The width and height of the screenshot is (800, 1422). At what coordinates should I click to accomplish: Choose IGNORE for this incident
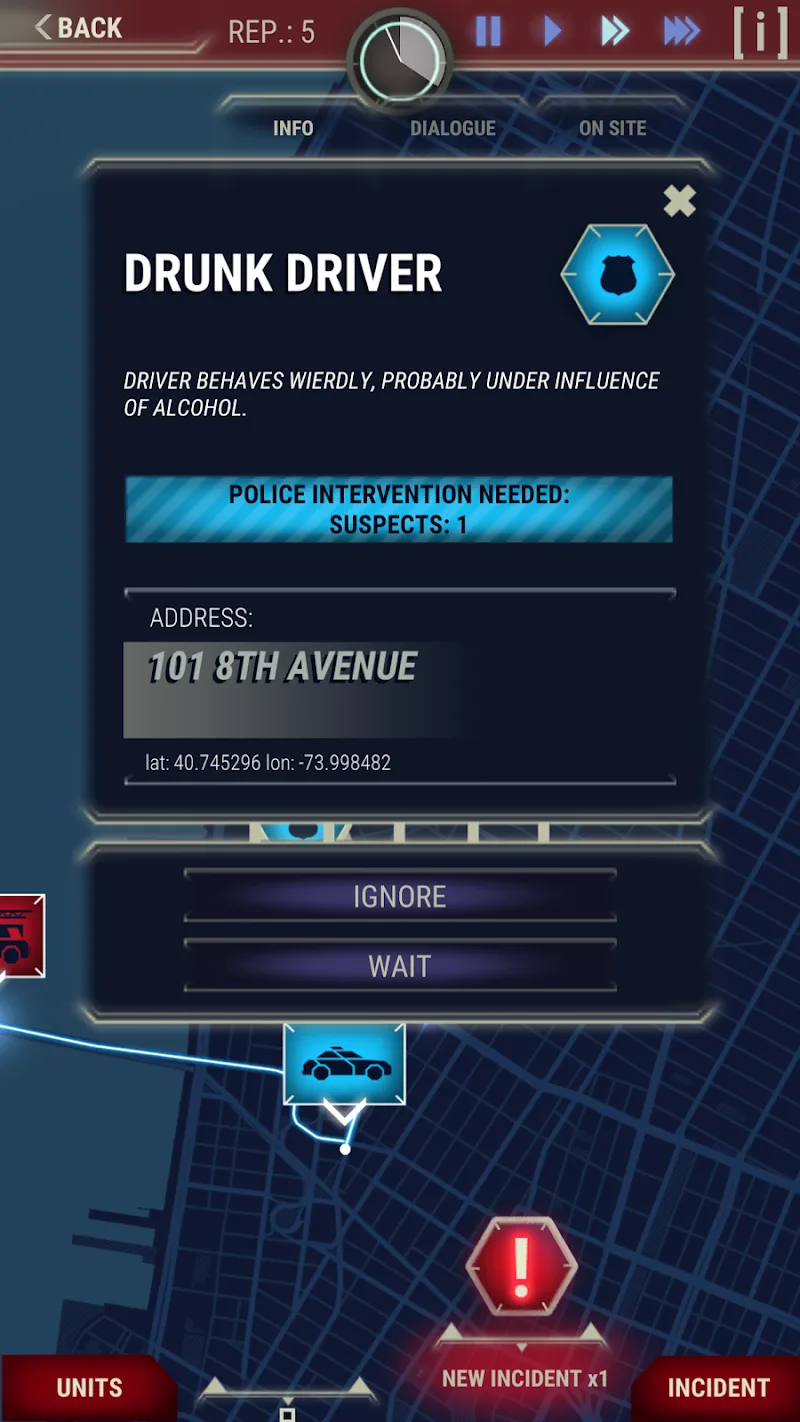click(399, 896)
